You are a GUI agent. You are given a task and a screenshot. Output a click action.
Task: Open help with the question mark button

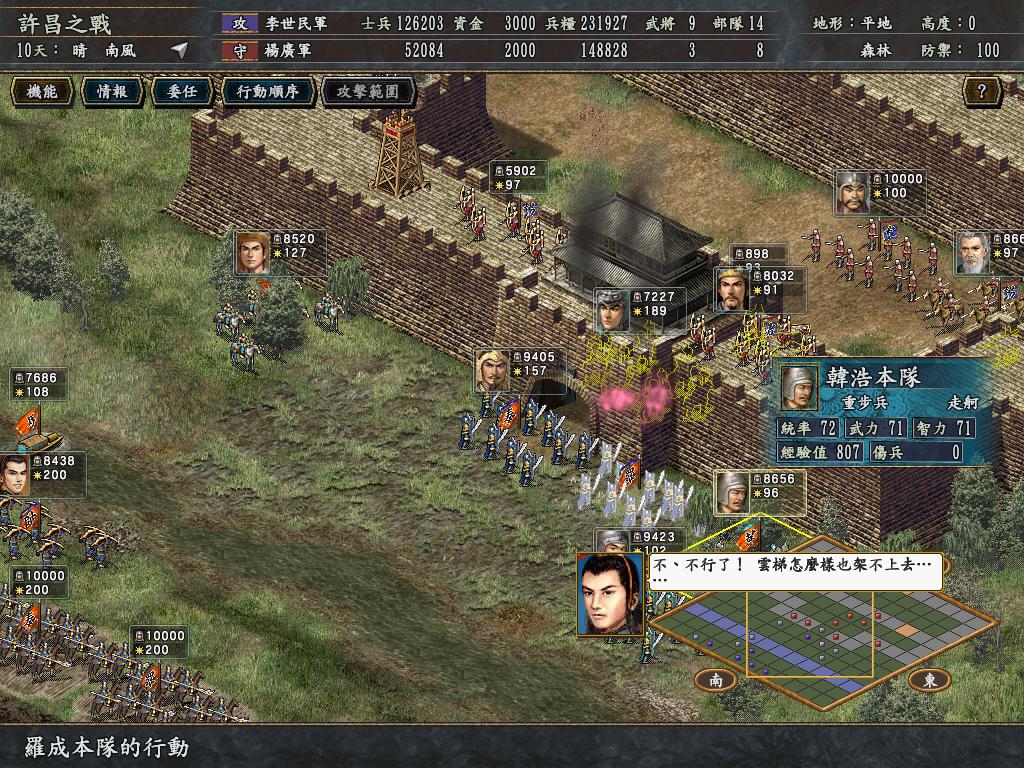[x=981, y=92]
